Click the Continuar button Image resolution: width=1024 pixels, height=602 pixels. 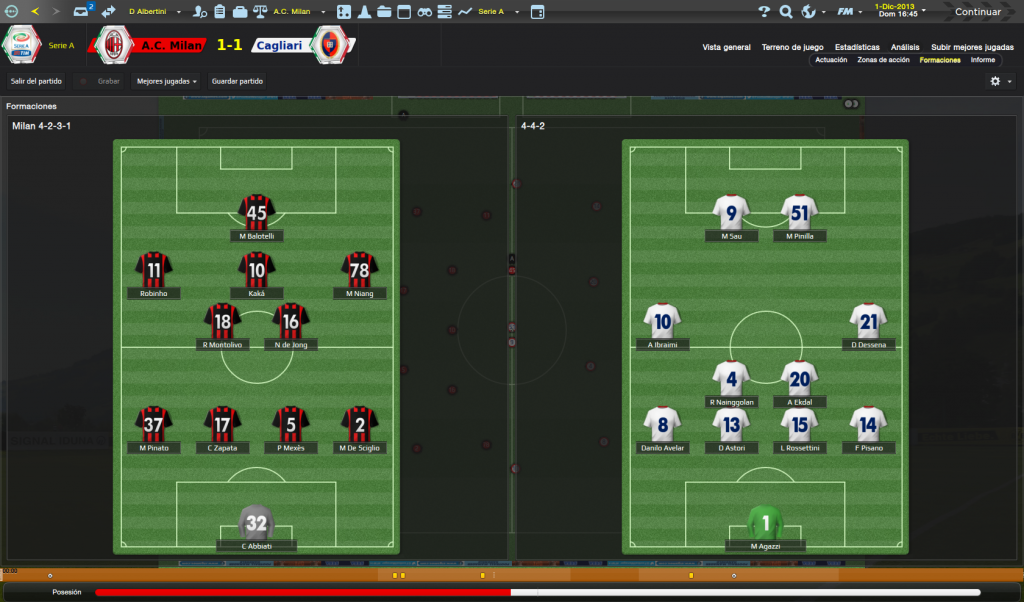[977, 12]
